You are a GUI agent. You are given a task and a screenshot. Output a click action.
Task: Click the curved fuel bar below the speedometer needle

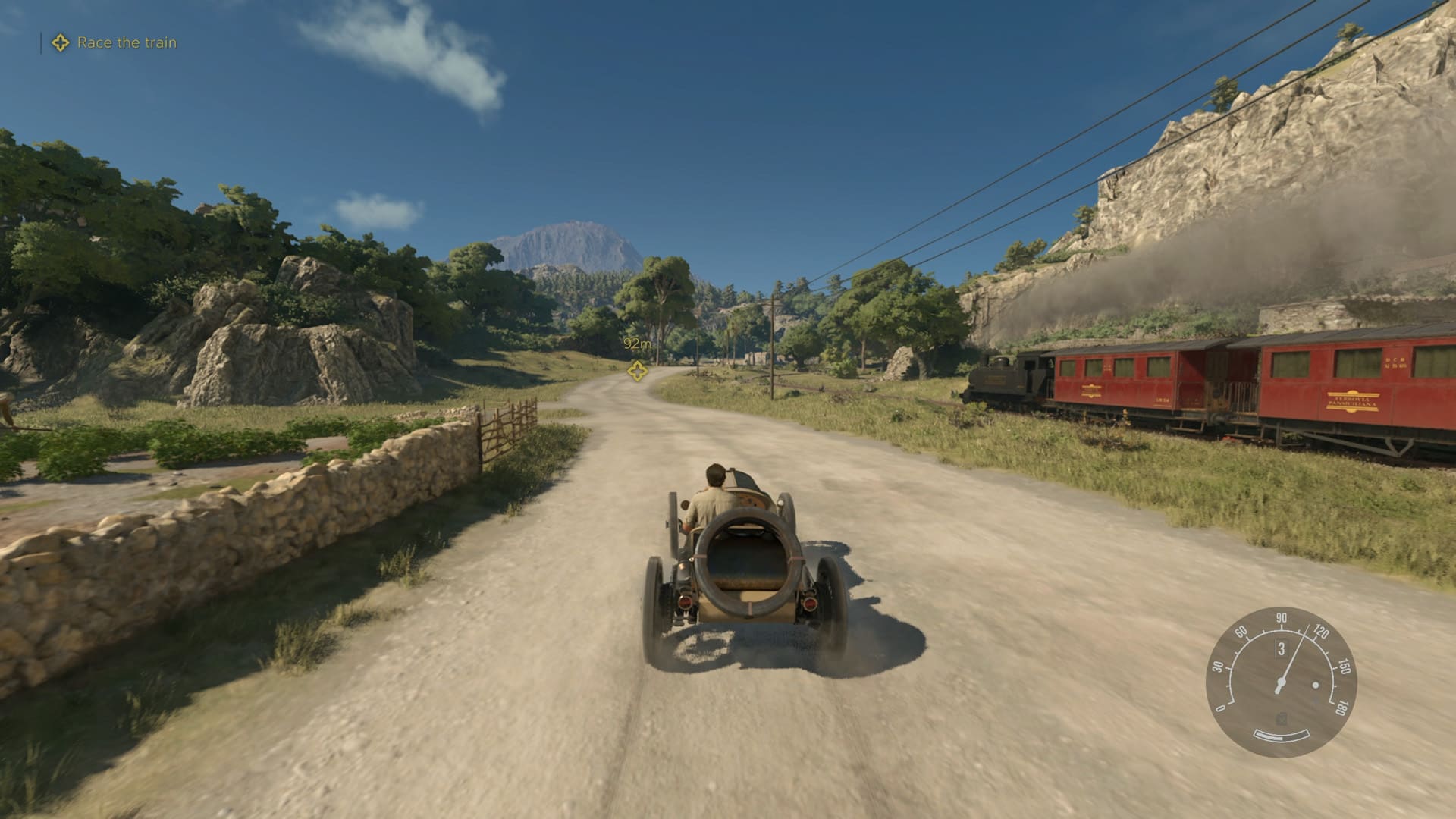point(1282,736)
